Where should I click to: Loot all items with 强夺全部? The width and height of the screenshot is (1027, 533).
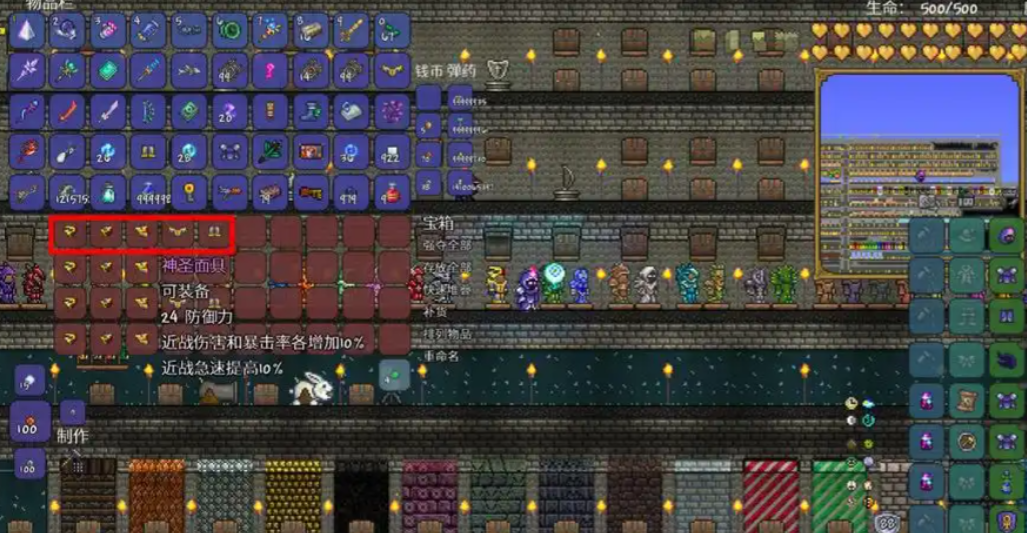446,245
